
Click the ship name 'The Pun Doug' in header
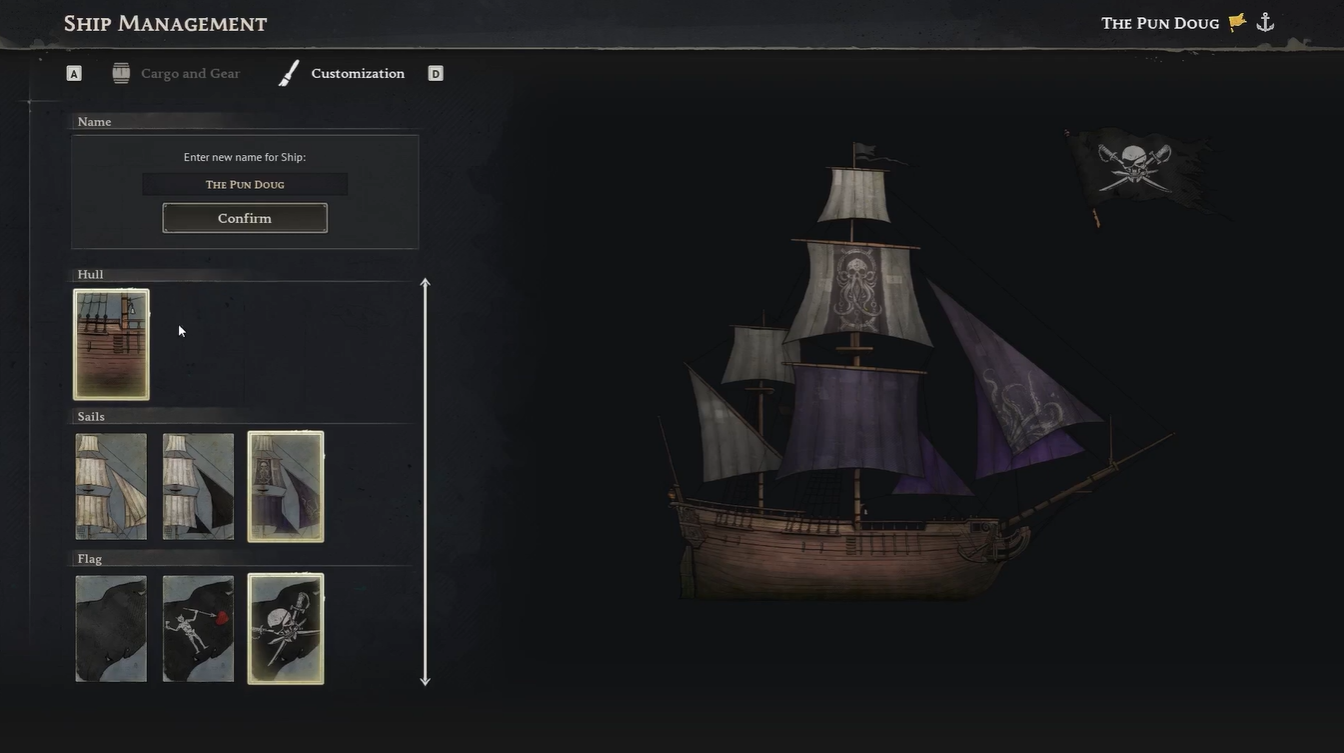click(1160, 22)
